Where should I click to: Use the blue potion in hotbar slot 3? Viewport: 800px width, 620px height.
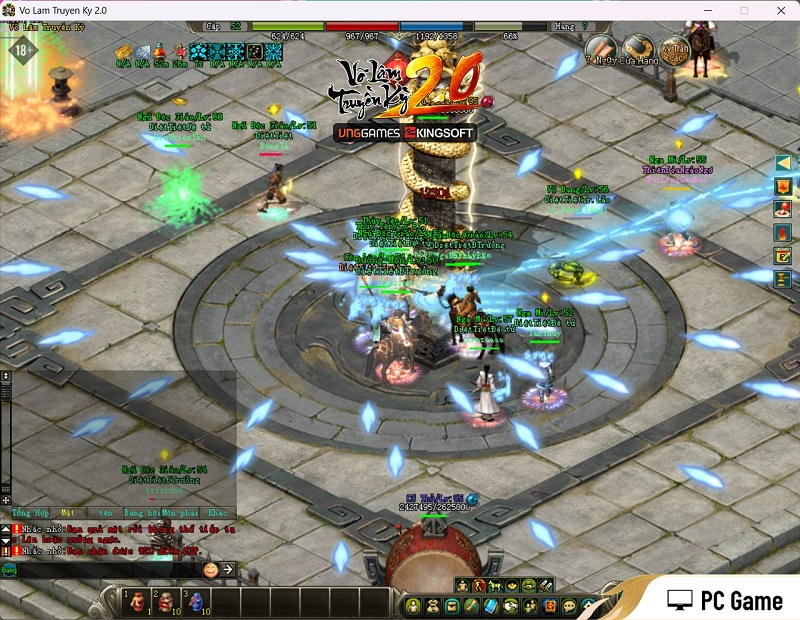pyautogui.click(x=196, y=601)
